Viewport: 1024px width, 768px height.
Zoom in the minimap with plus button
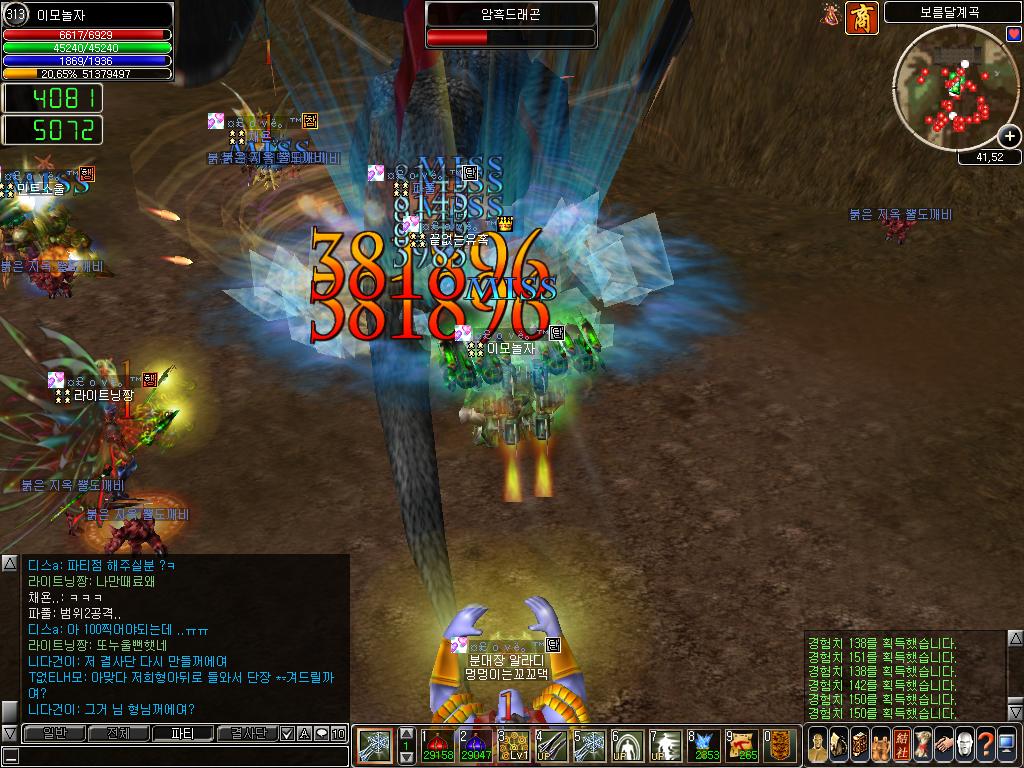pos(1010,137)
